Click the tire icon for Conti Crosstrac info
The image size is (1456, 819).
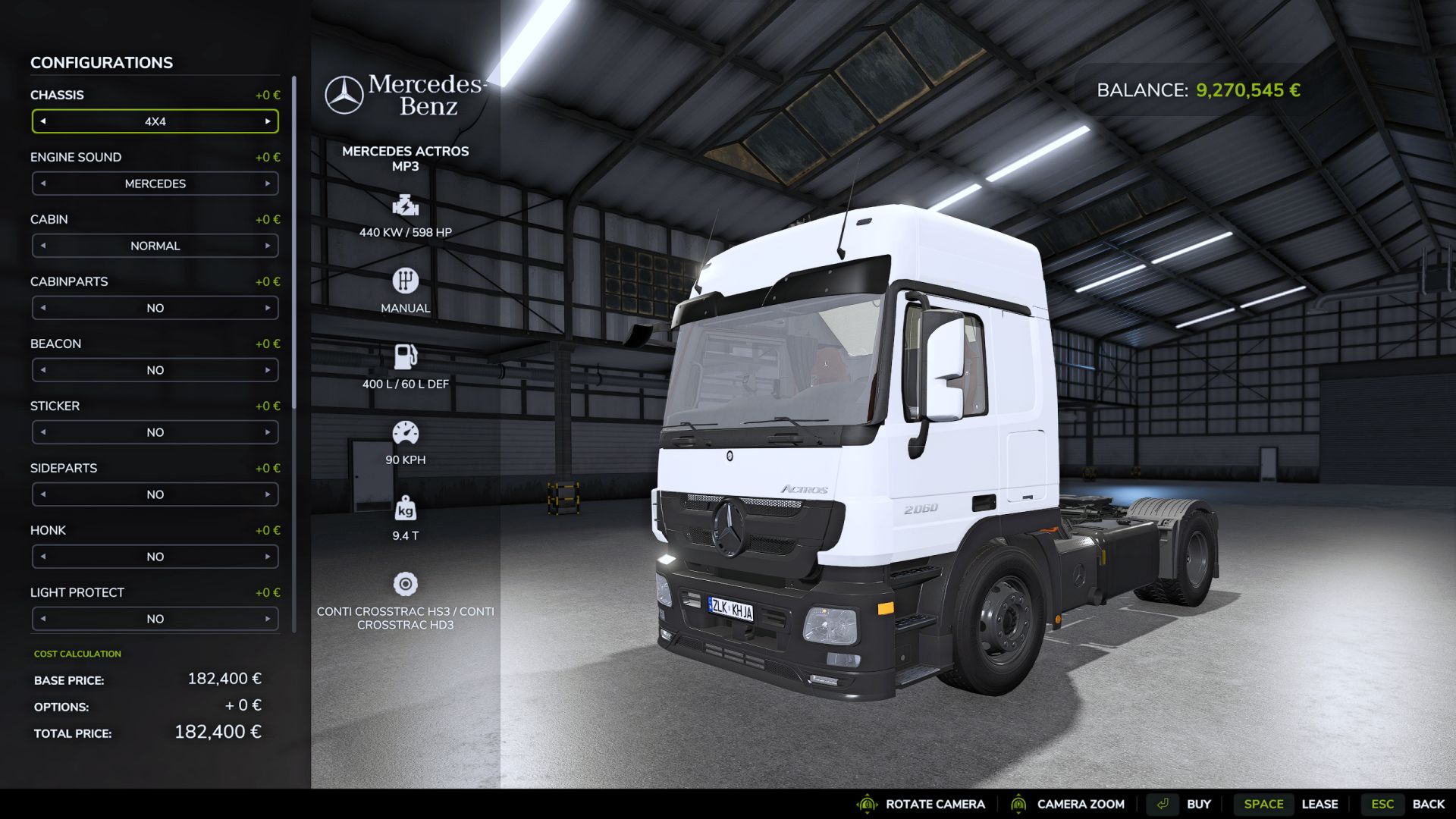(405, 584)
